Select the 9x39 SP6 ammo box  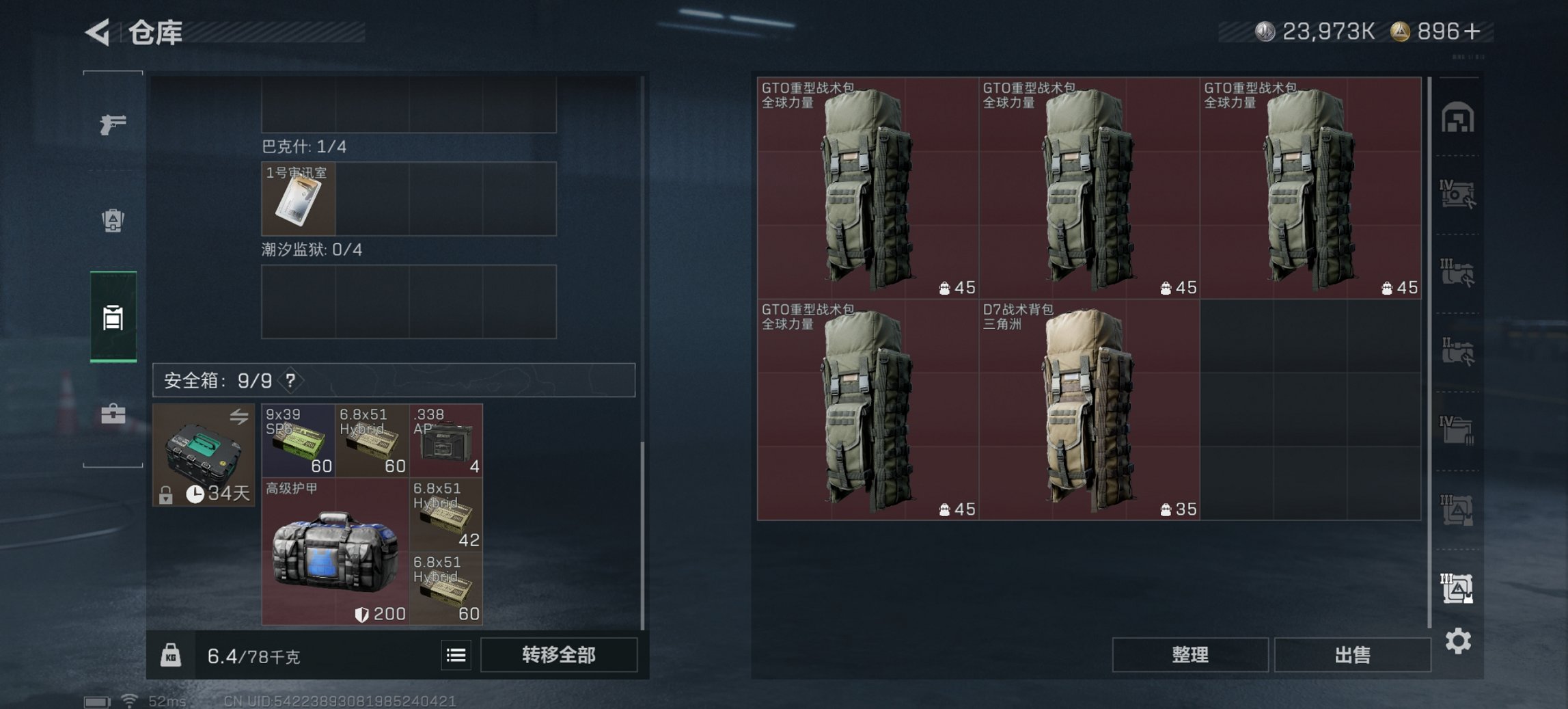point(297,441)
